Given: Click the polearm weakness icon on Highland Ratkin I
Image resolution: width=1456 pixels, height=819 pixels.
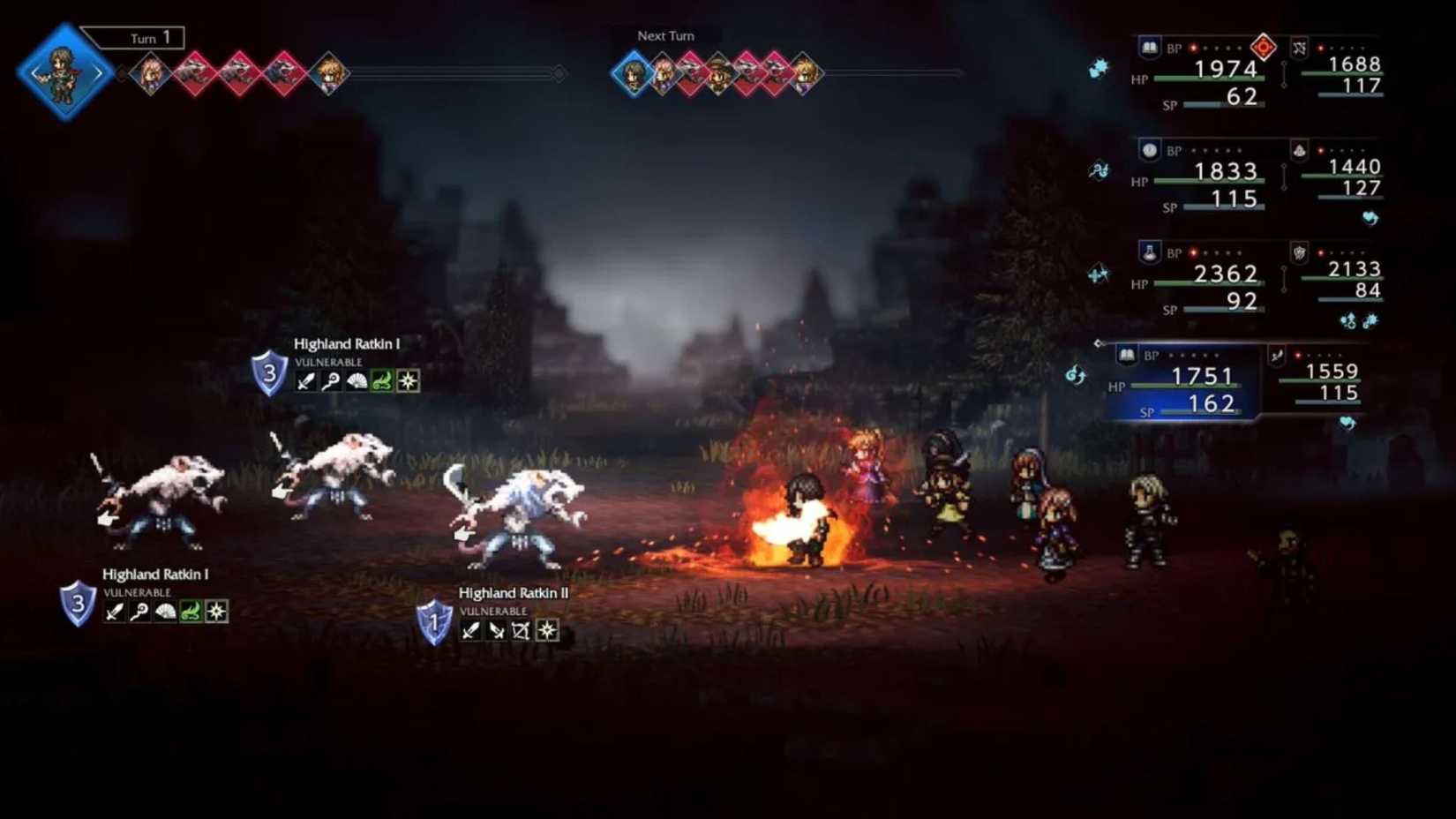Looking at the screenshot, I should [330, 381].
